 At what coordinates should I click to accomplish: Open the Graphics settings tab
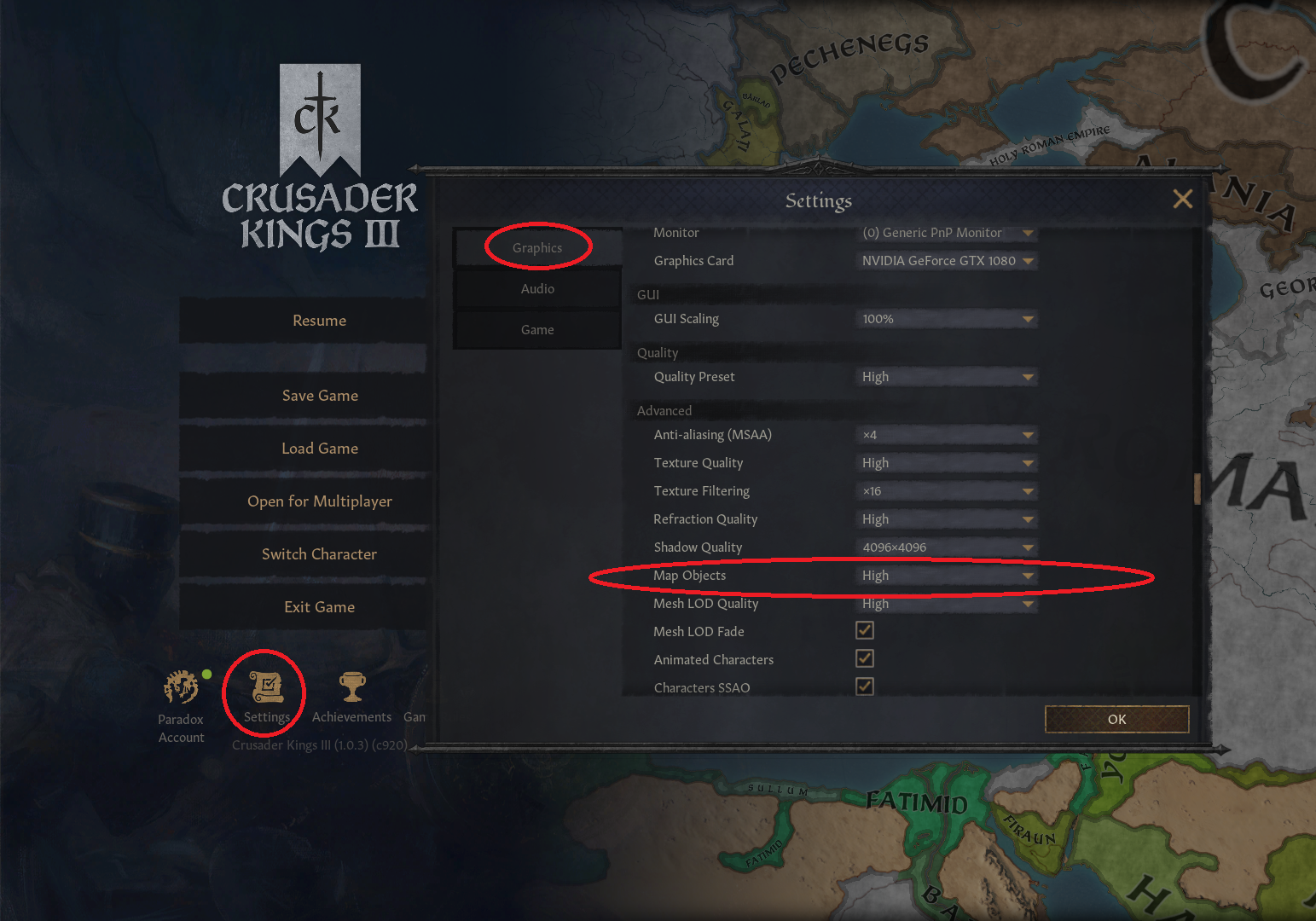click(x=537, y=246)
